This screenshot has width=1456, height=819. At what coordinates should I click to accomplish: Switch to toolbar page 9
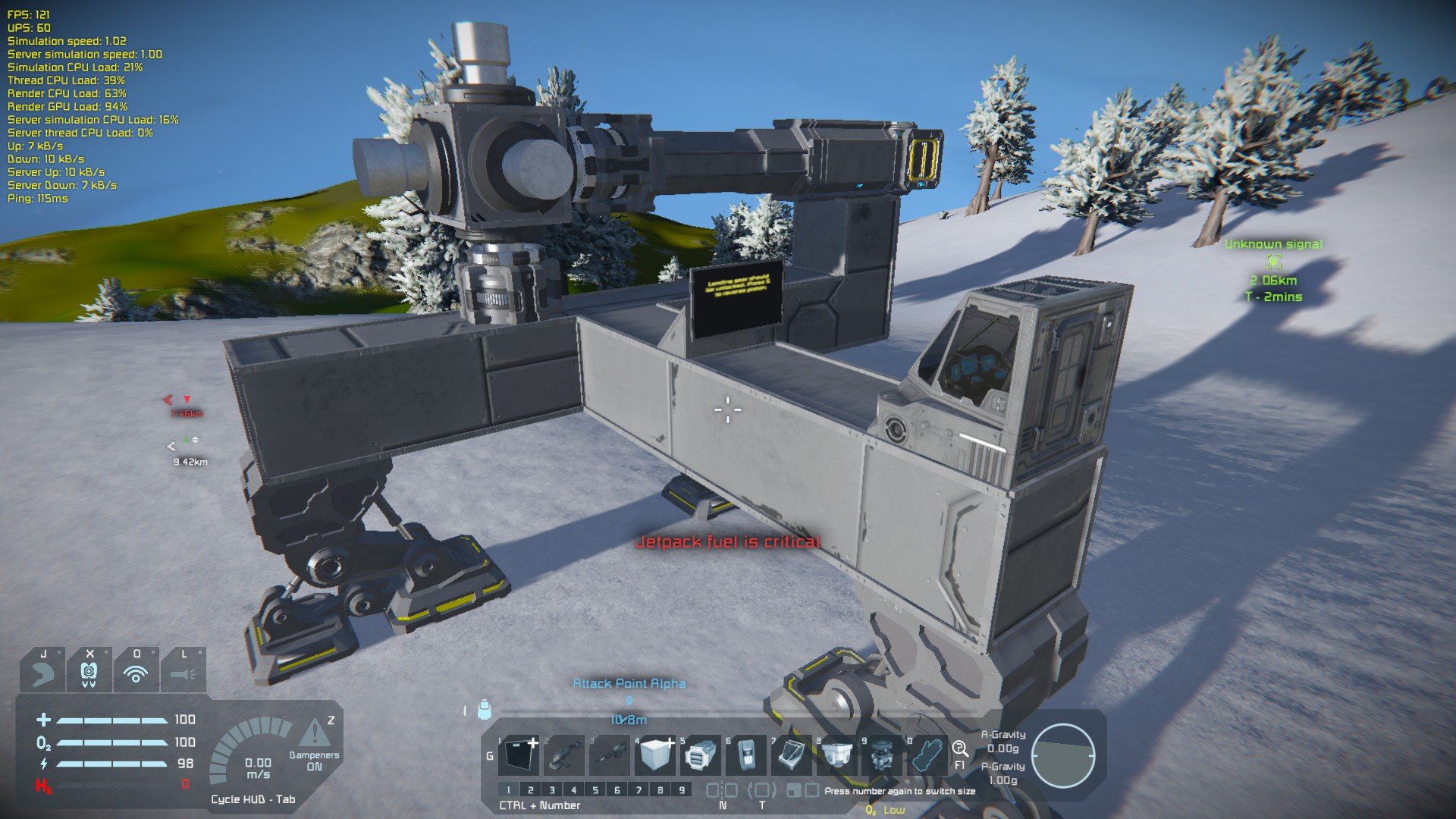682,790
